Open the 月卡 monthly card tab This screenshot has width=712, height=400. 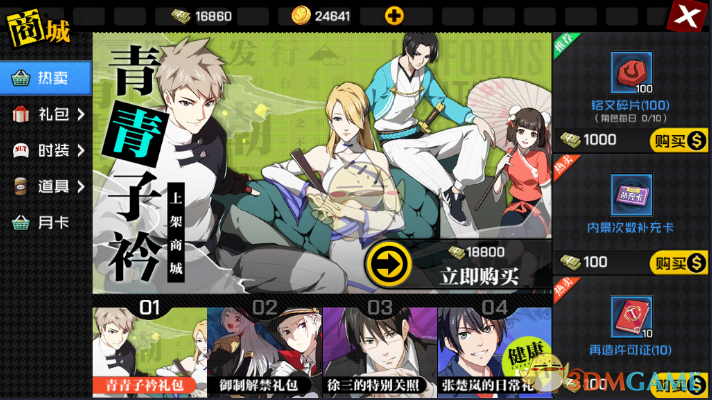click(46, 222)
